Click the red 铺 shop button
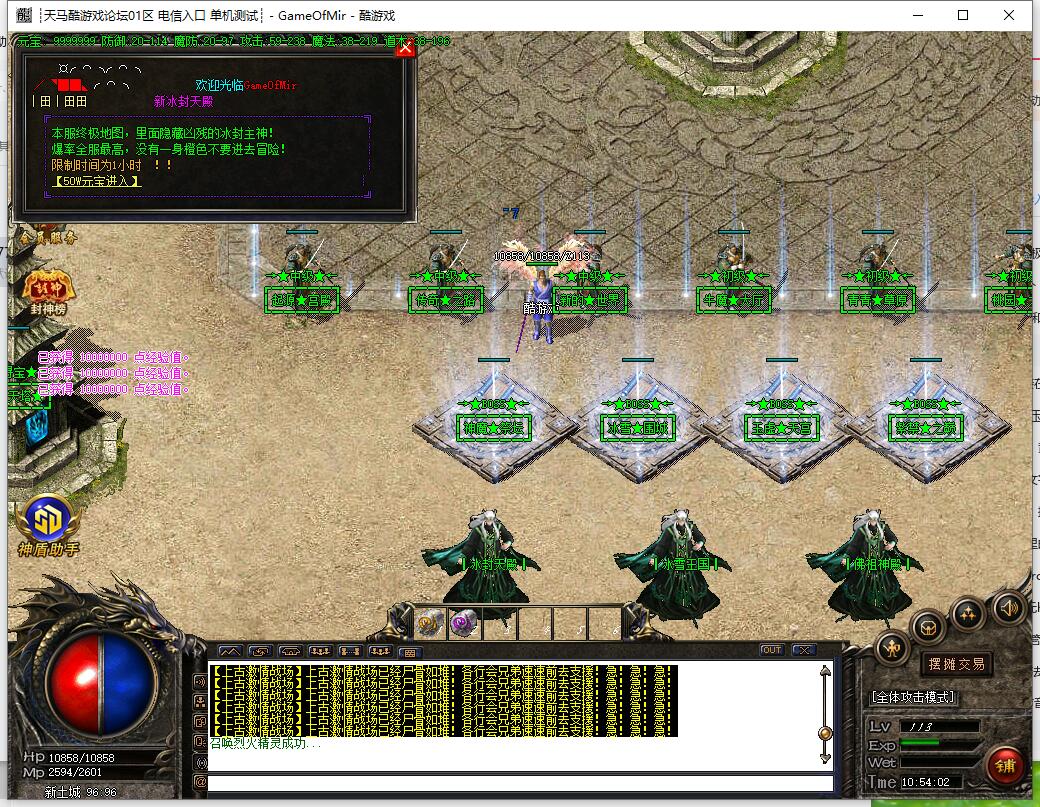The image size is (1040, 807). (x=1005, y=766)
